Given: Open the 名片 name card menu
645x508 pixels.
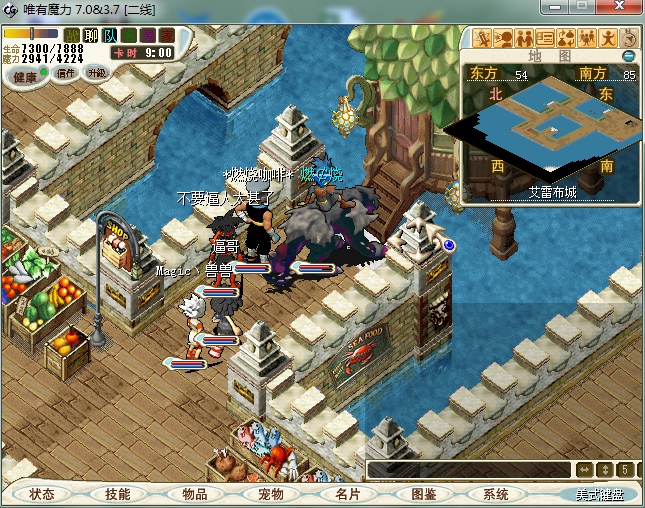Looking at the screenshot, I should click(346, 494).
